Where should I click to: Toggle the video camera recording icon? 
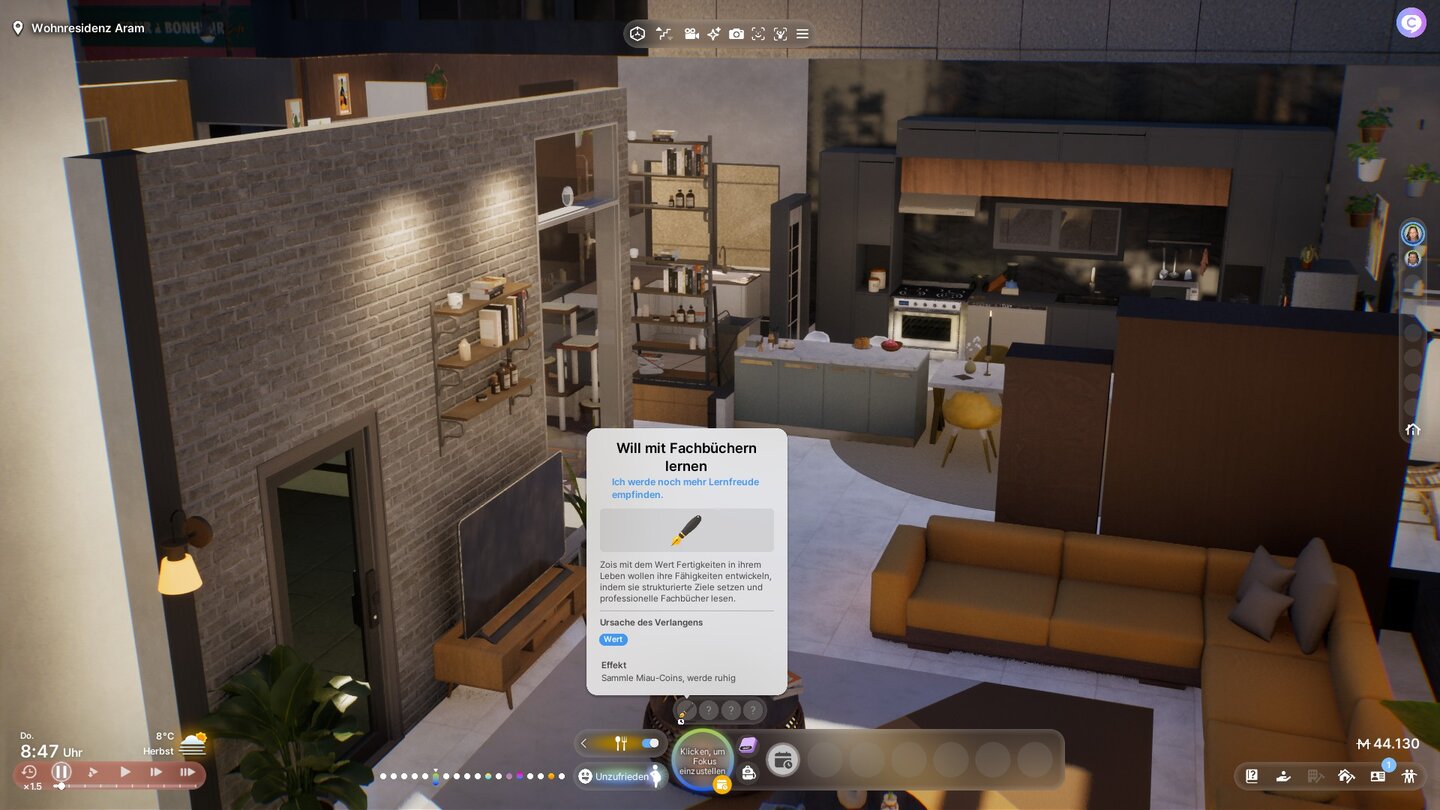click(691, 34)
